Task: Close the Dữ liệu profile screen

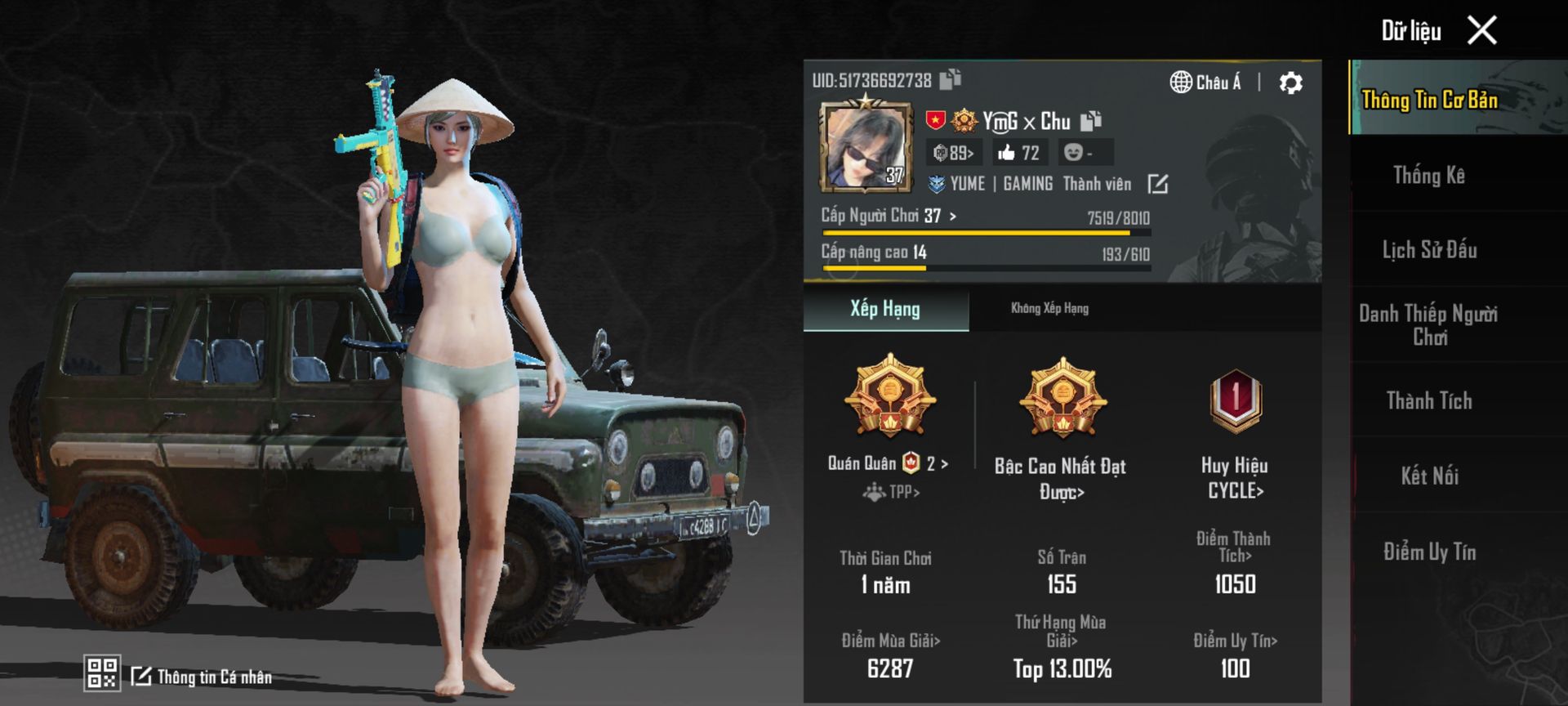Action: [1481, 31]
